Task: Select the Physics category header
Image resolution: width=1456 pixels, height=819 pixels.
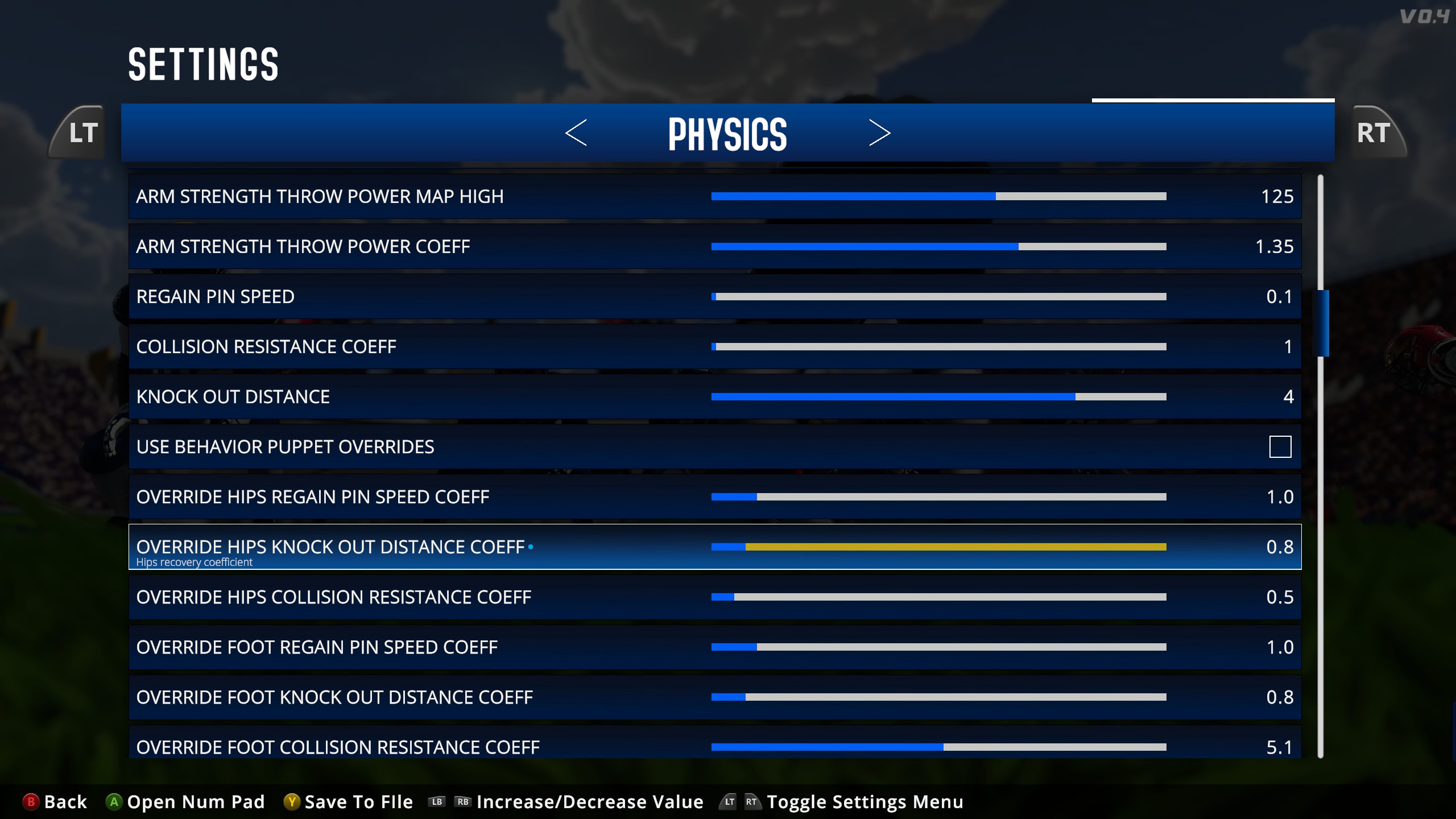Action: (728, 133)
